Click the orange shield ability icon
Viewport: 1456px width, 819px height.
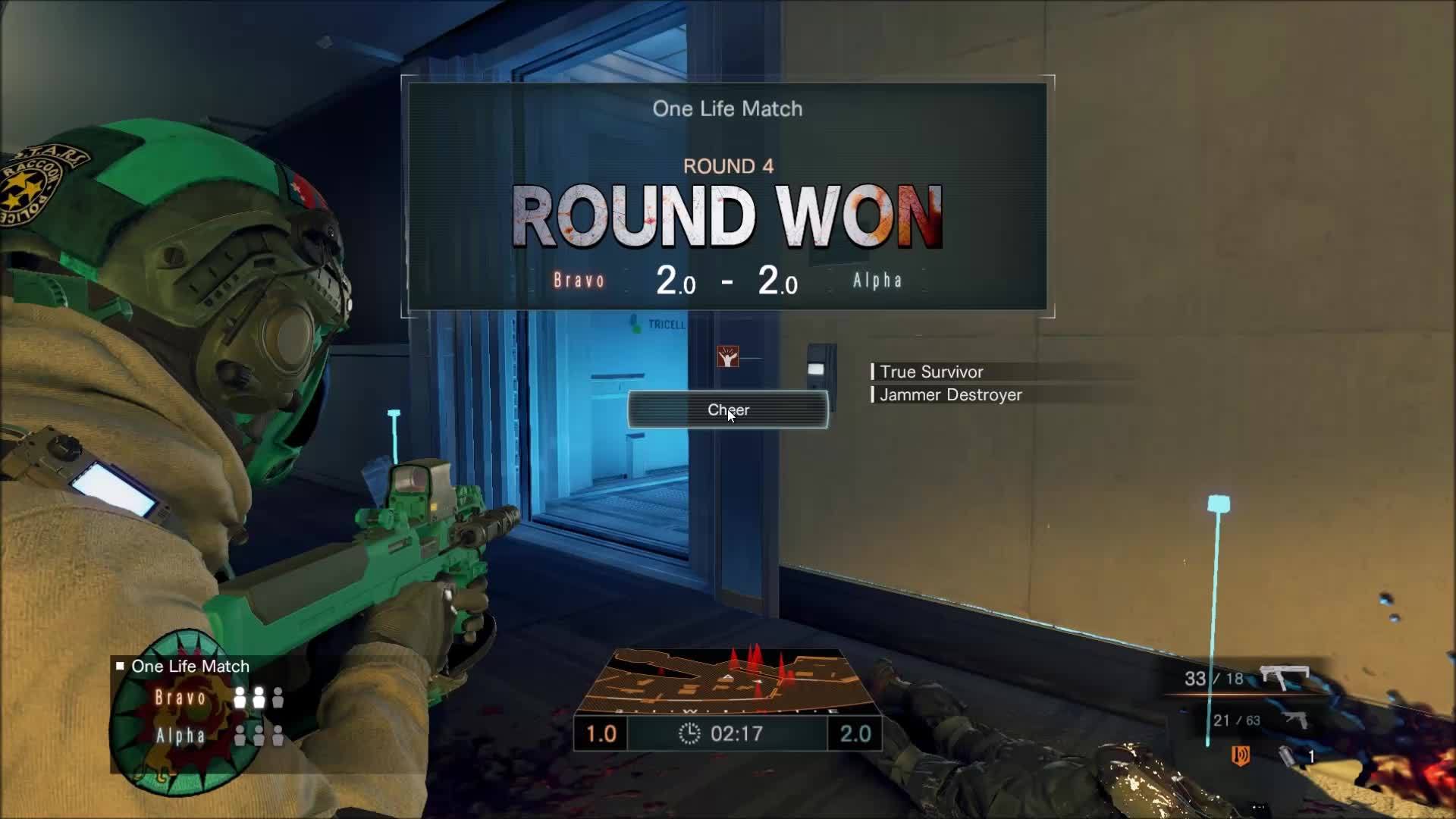[1241, 755]
